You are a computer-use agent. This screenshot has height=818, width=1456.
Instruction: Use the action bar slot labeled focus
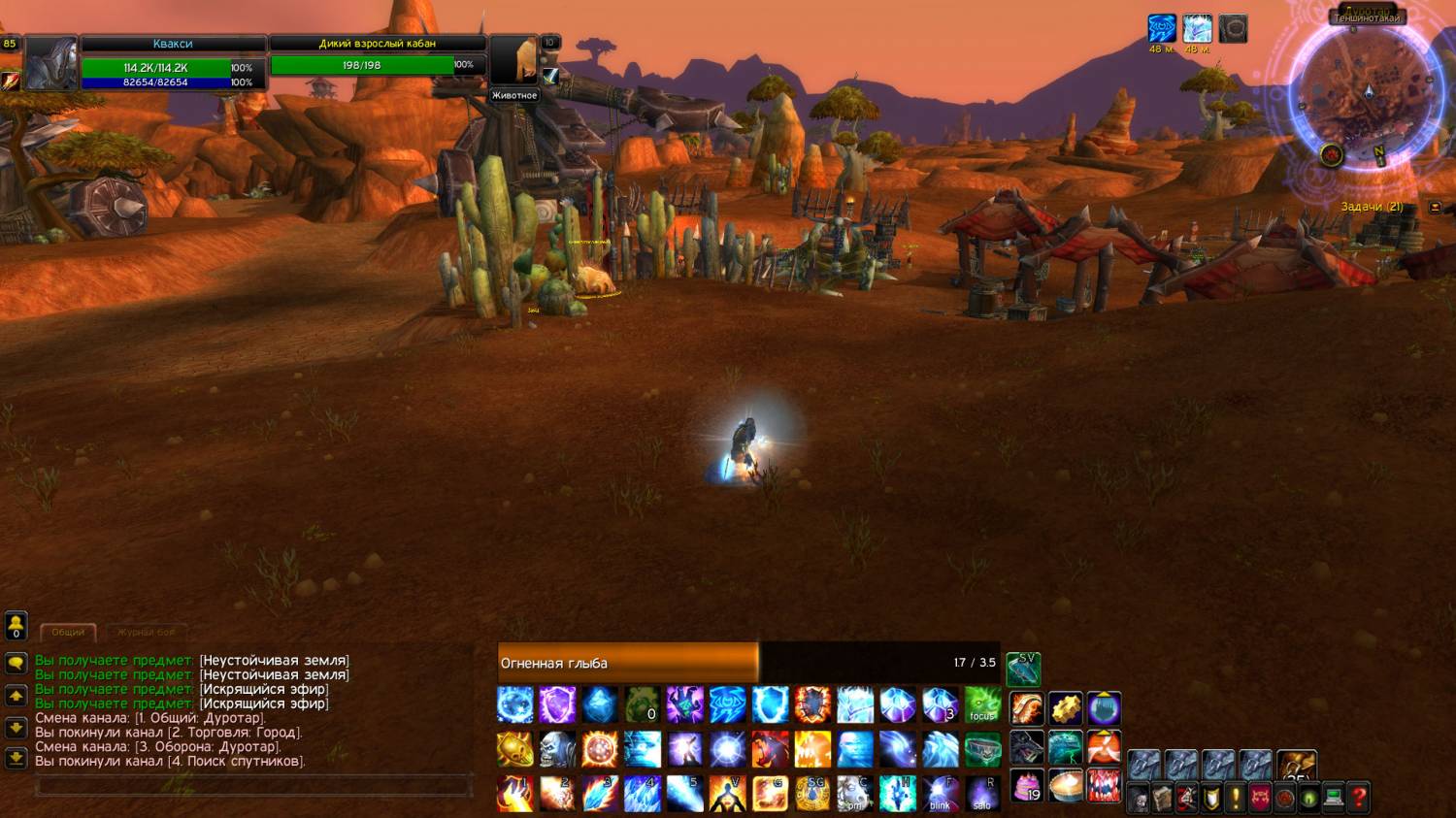click(982, 705)
